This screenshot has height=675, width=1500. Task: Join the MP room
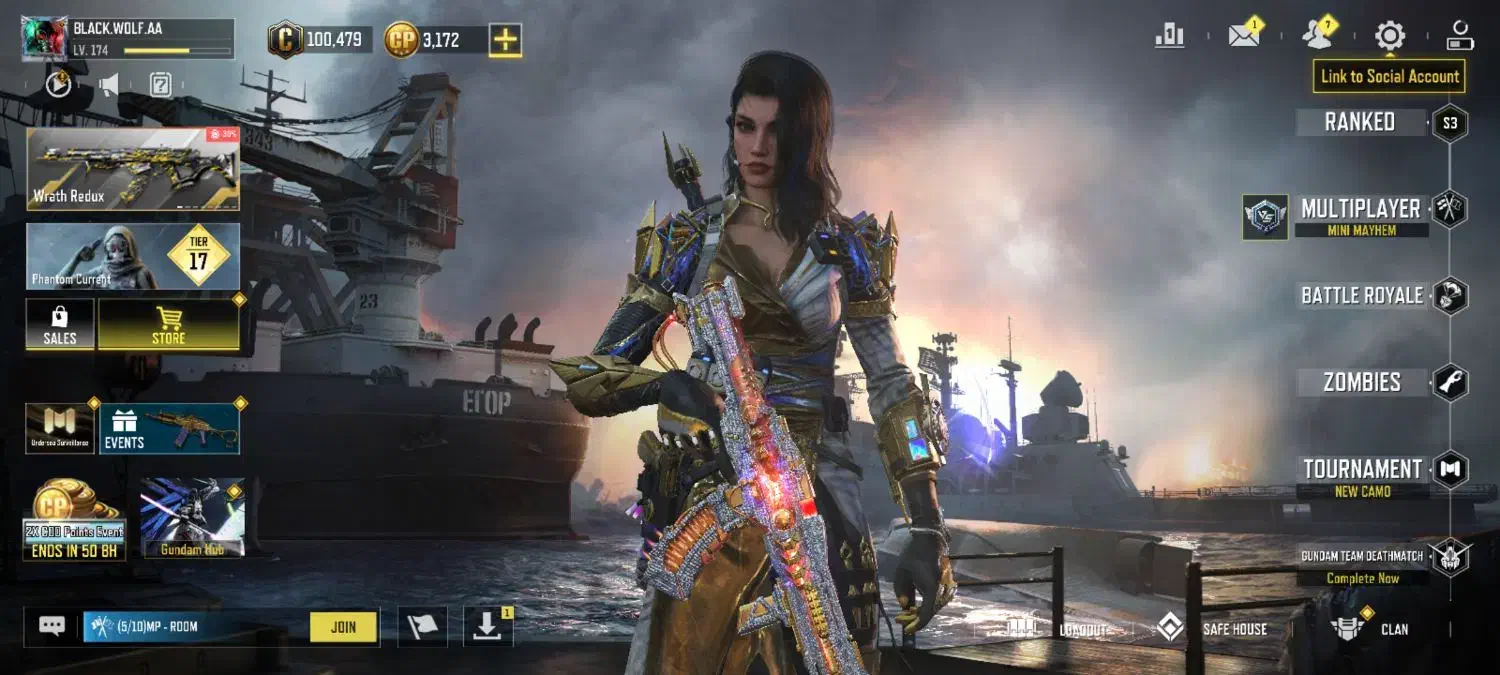343,627
